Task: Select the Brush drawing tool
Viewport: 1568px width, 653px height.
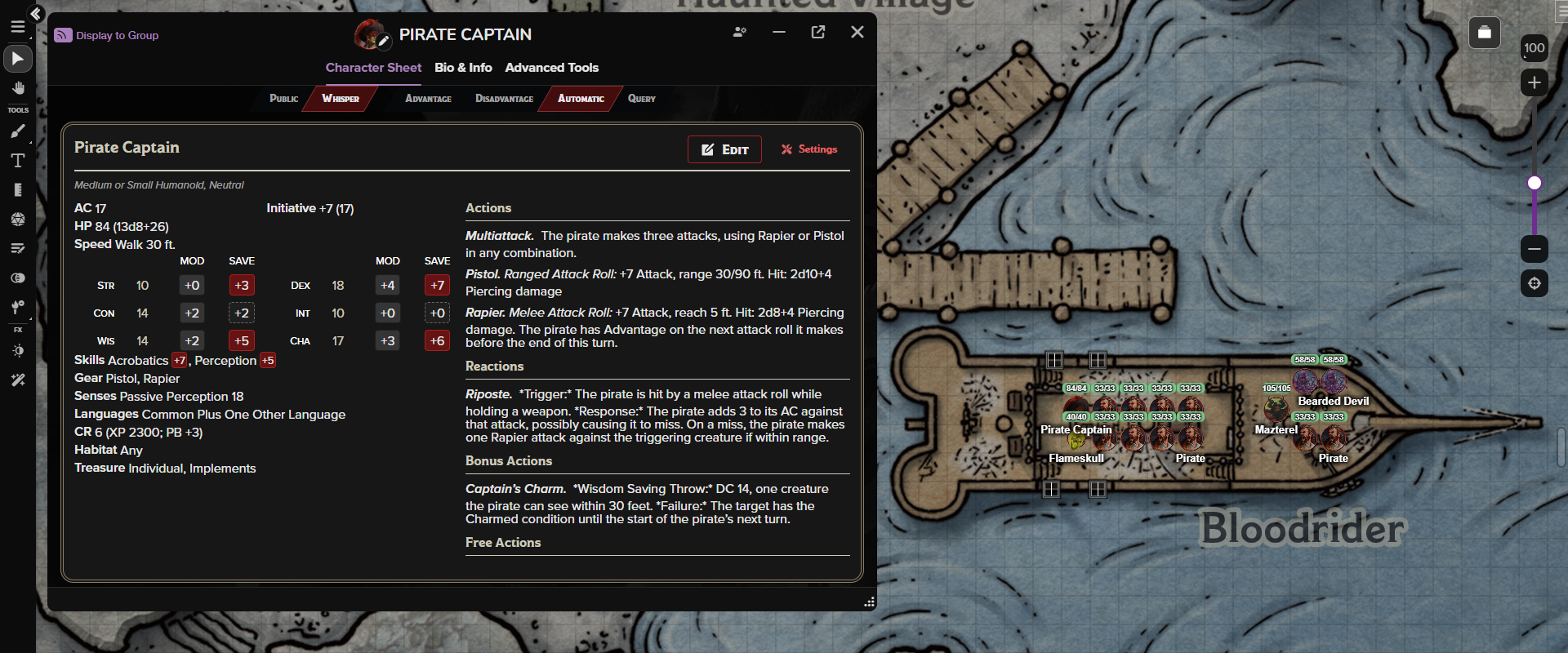Action: (x=17, y=131)
